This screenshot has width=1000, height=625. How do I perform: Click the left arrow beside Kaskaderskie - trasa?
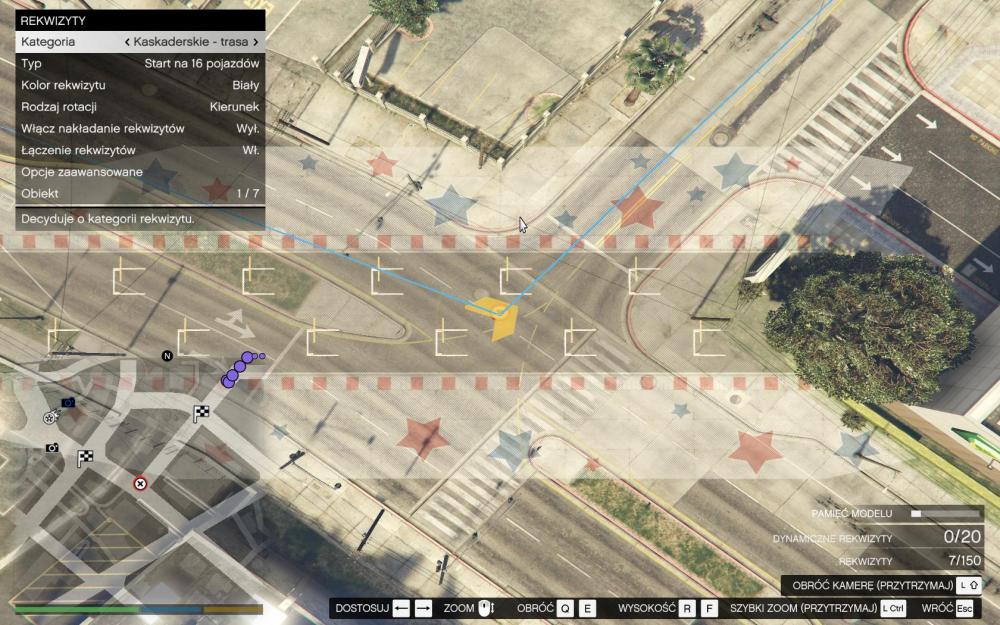(127, 42)
